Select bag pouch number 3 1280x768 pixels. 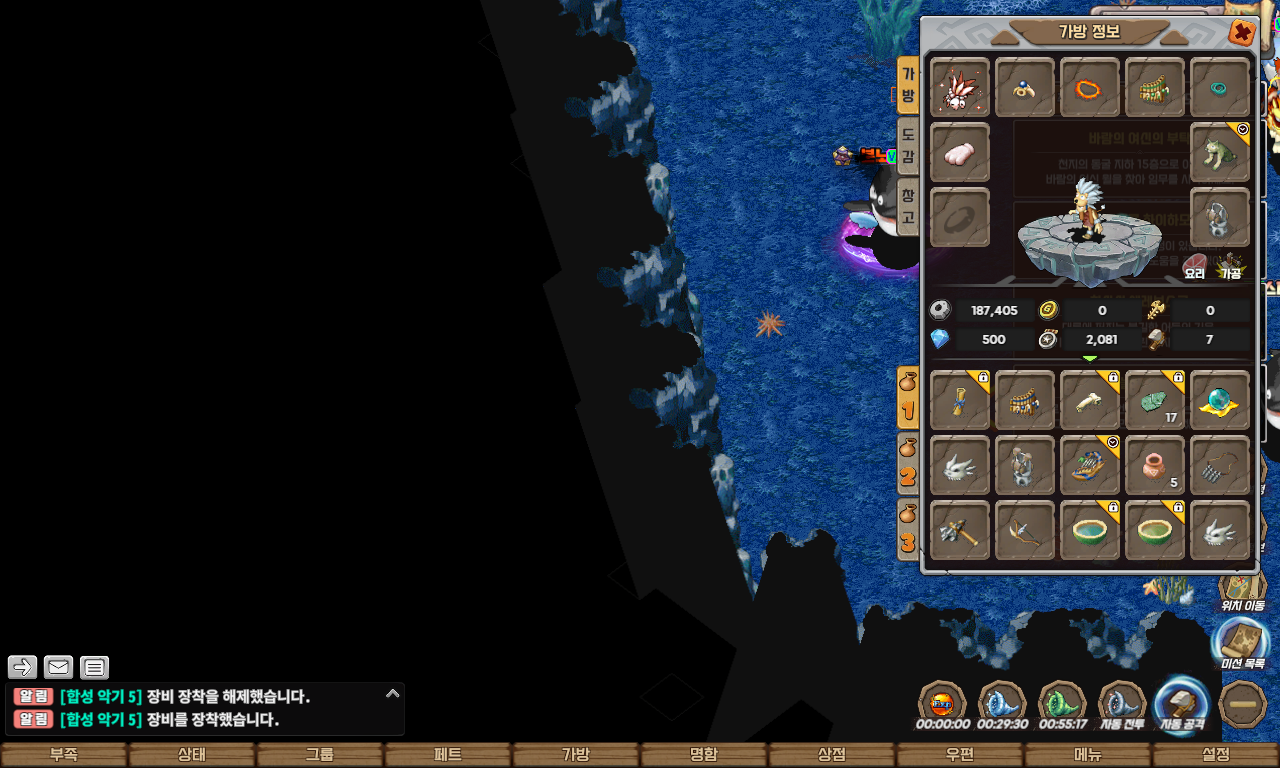tap(908, 530)
